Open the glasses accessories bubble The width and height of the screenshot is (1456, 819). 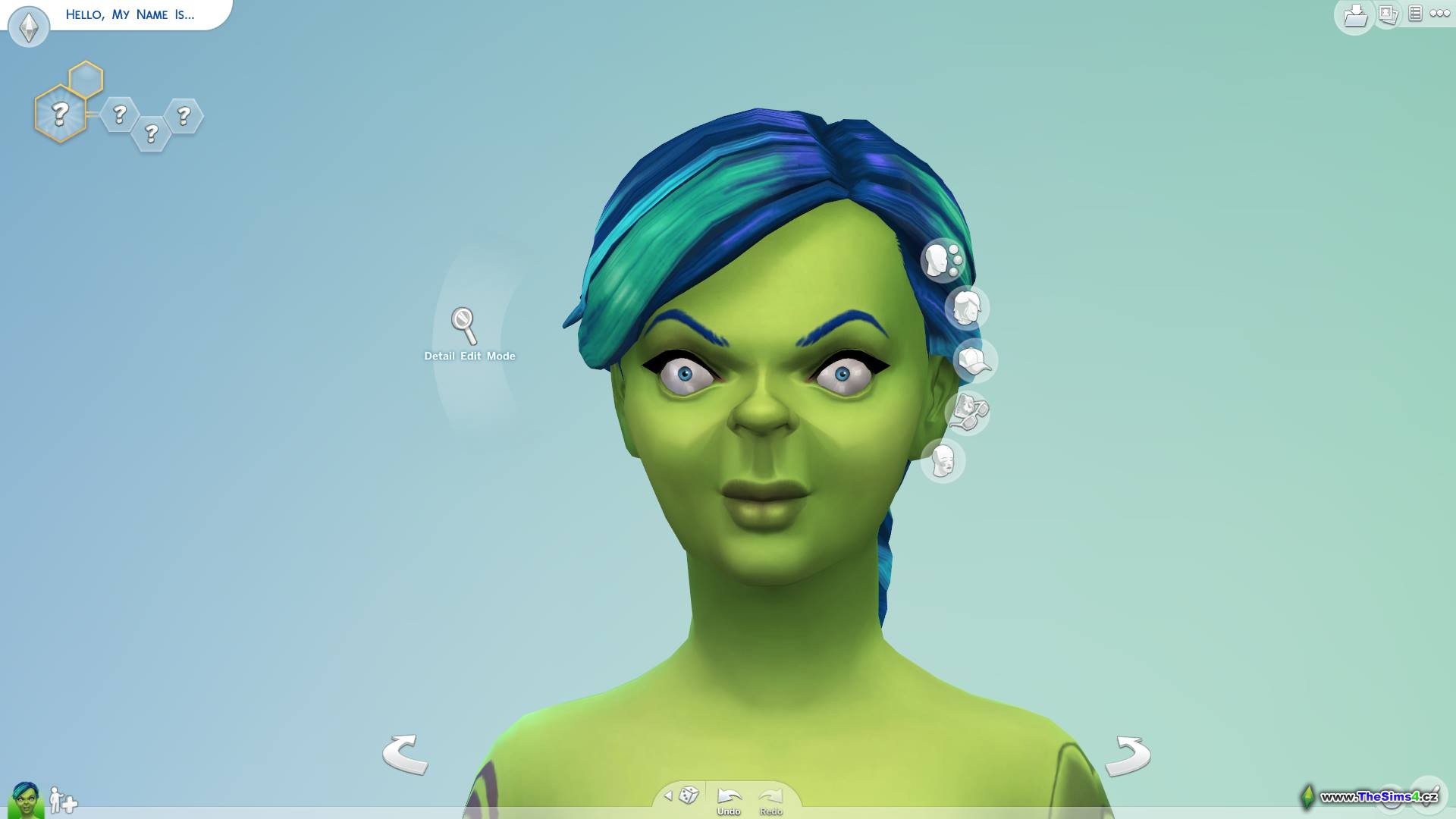(968, 413)
